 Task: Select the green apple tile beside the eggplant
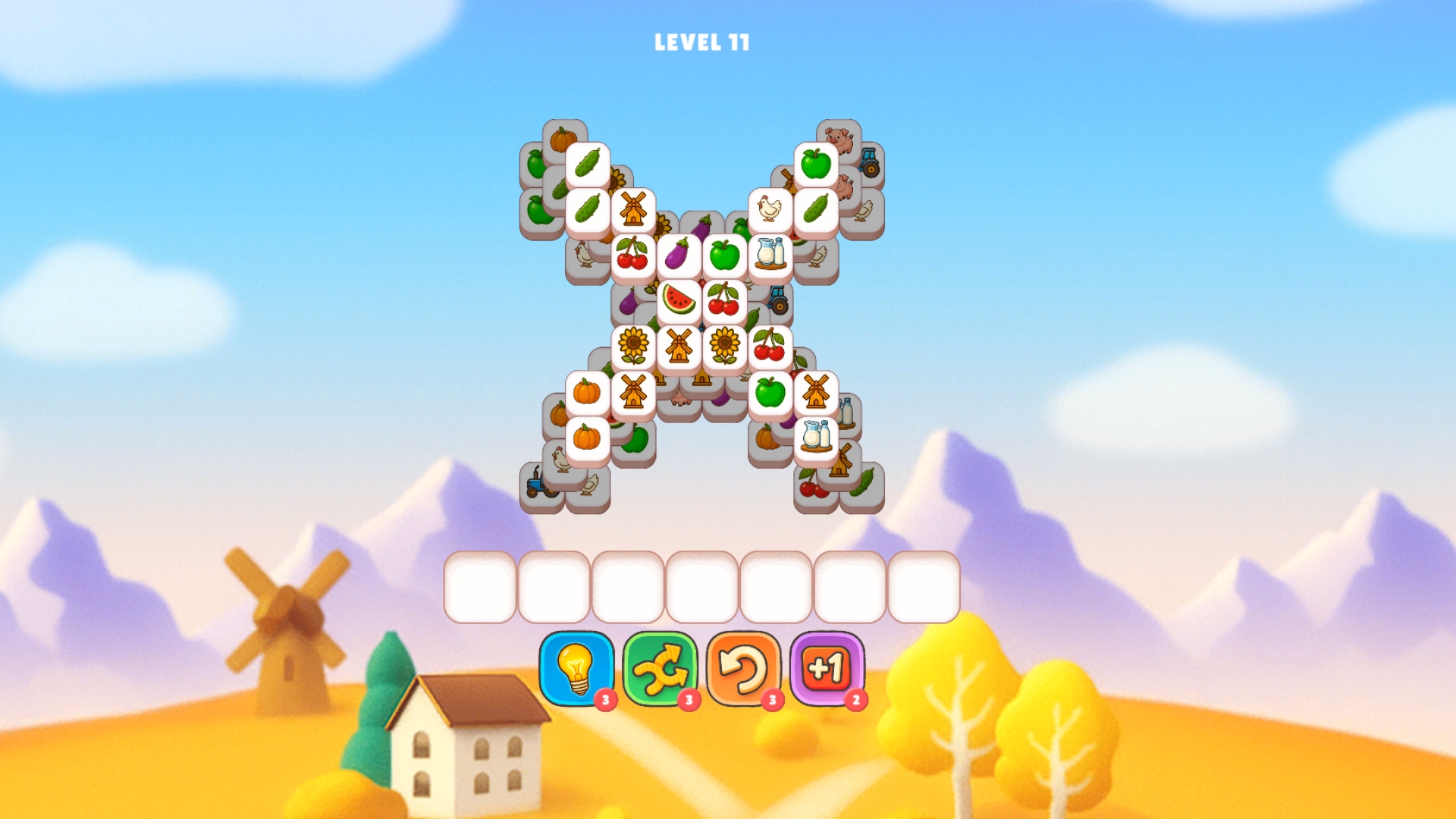726,255
